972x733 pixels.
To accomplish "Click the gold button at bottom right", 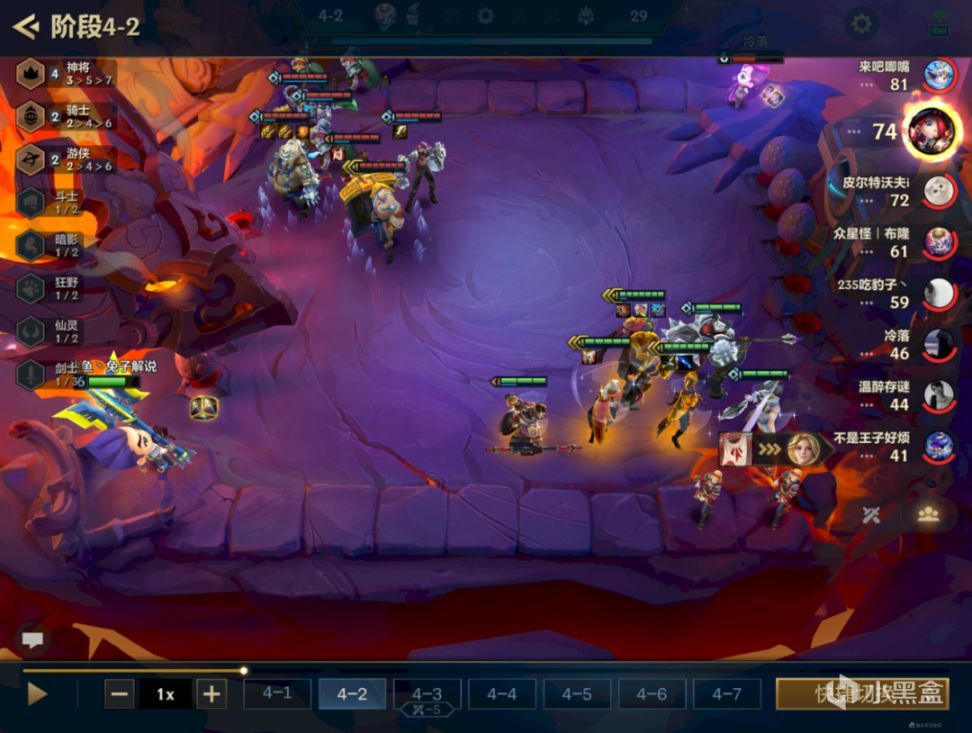I will tap(861, 693).
